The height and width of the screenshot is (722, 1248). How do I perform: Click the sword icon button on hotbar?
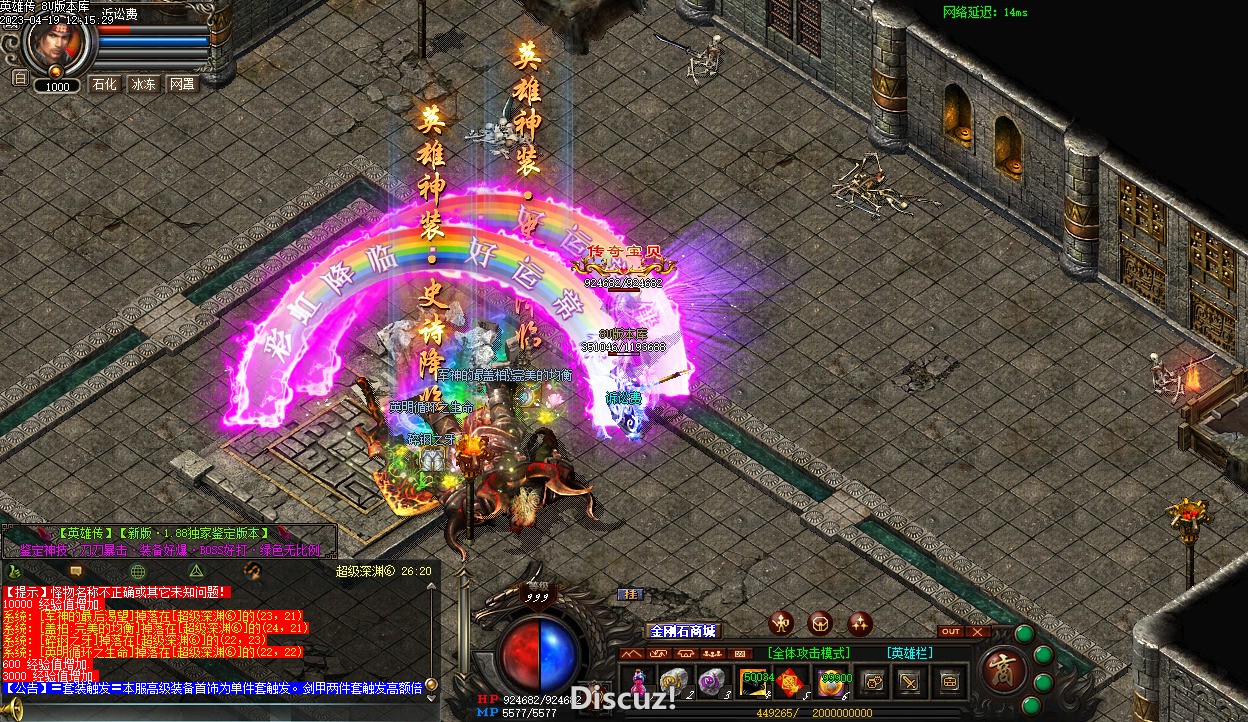coord(911,682)
